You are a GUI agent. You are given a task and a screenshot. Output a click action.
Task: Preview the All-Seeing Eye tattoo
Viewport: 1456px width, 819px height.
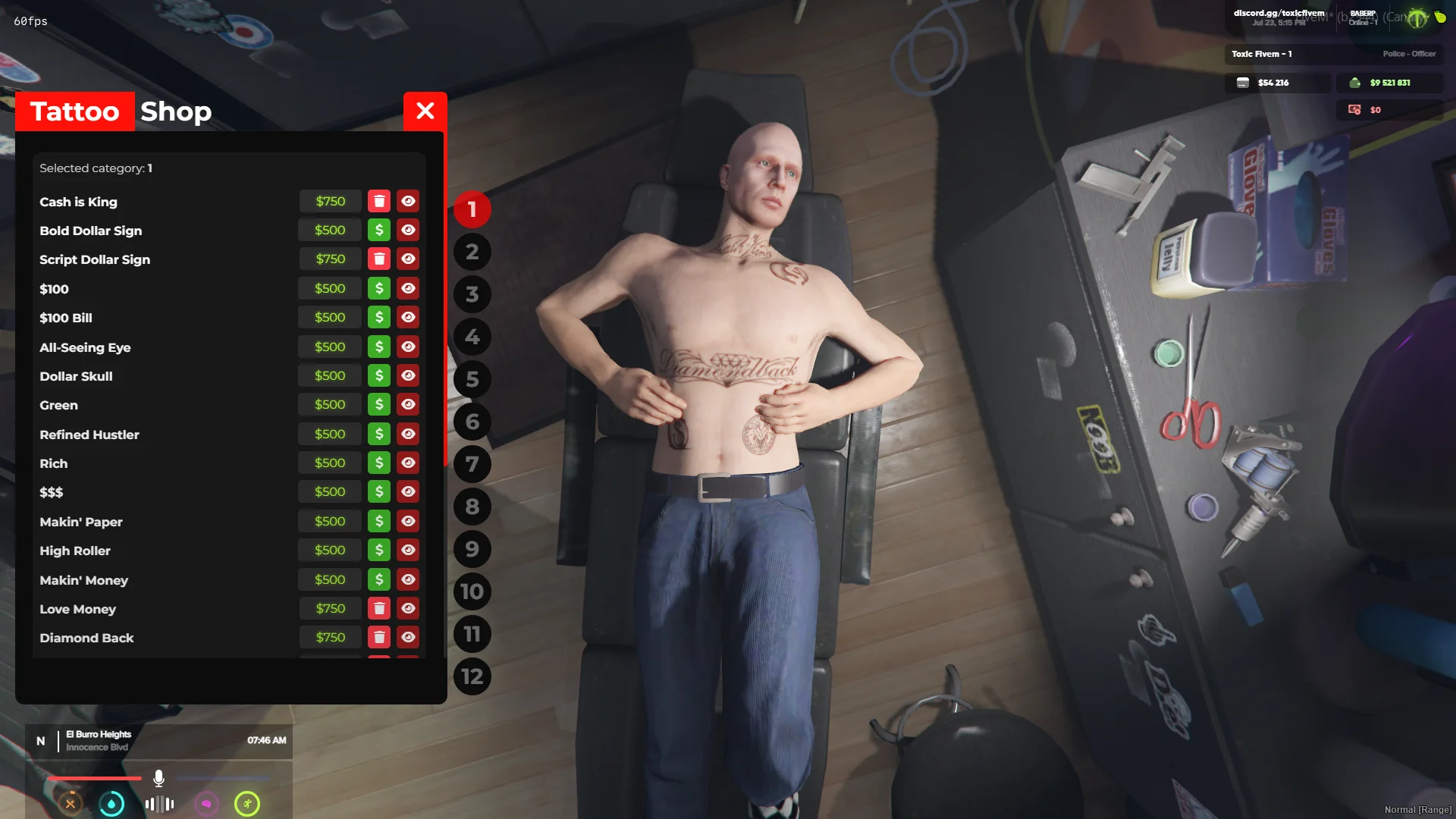coord(408,347)
